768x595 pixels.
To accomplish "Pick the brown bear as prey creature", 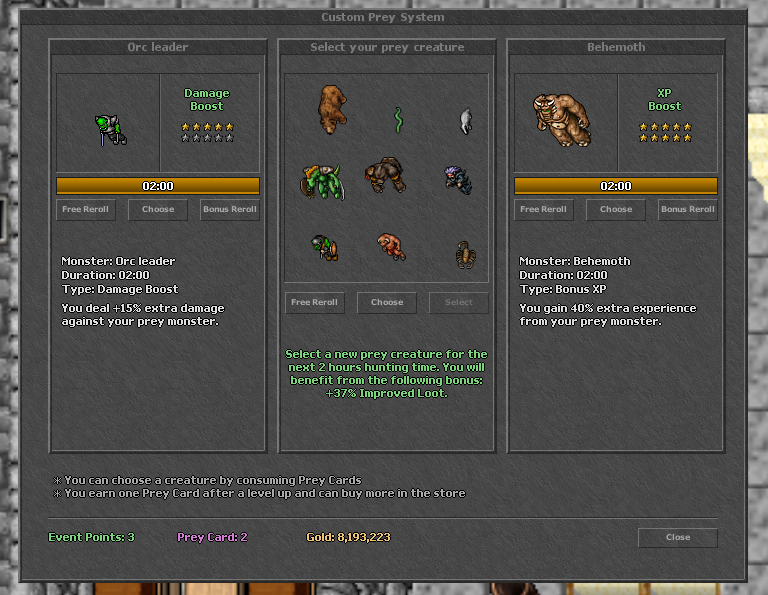I will tap(332, 108).
